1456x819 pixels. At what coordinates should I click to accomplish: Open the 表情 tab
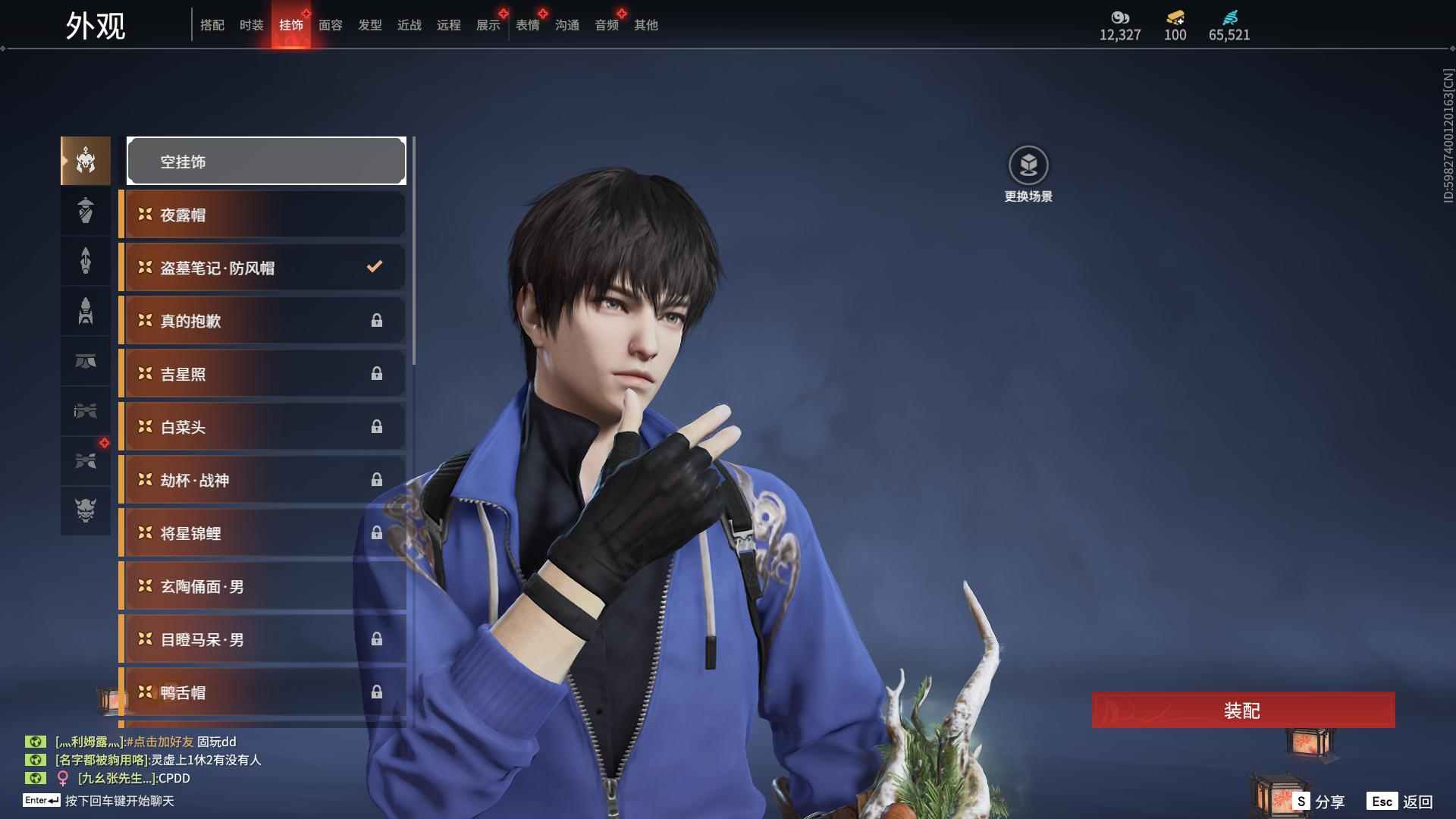click(527, 25)
